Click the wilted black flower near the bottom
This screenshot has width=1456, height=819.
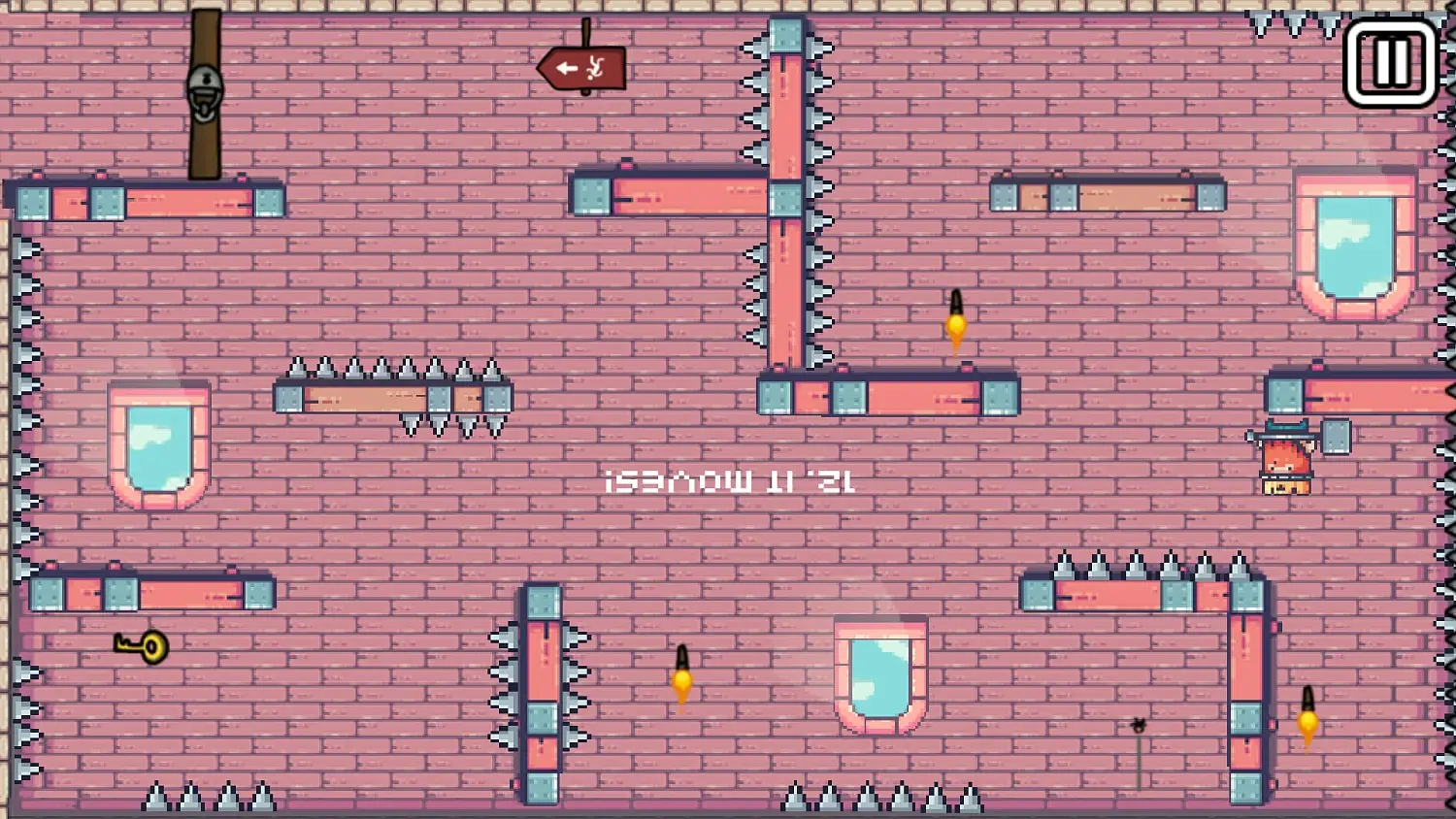pos(1138,726)
